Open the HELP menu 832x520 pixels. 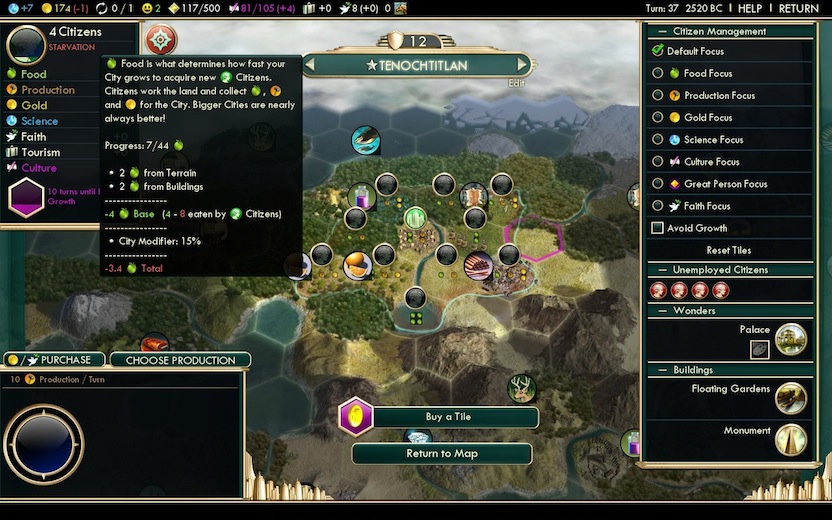coord(750,8)
